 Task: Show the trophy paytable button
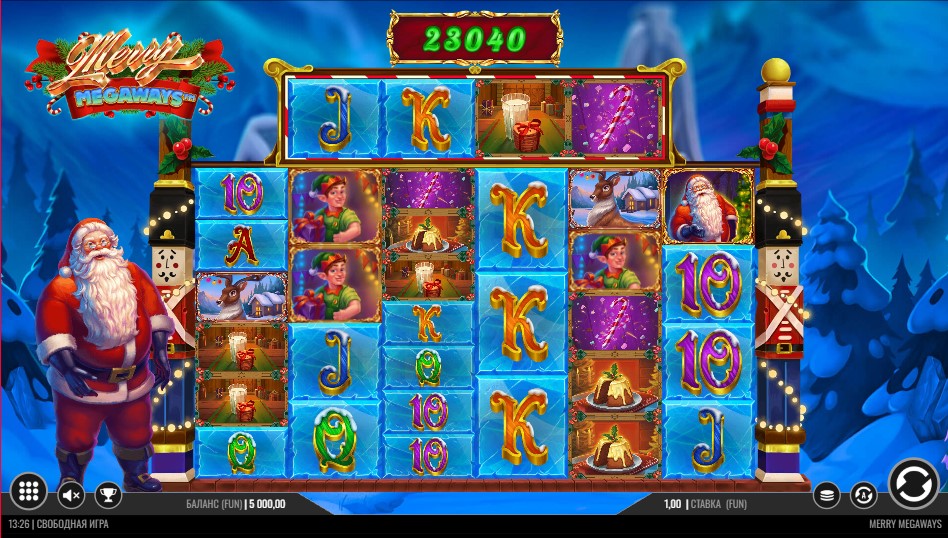(x=107, y=494)
